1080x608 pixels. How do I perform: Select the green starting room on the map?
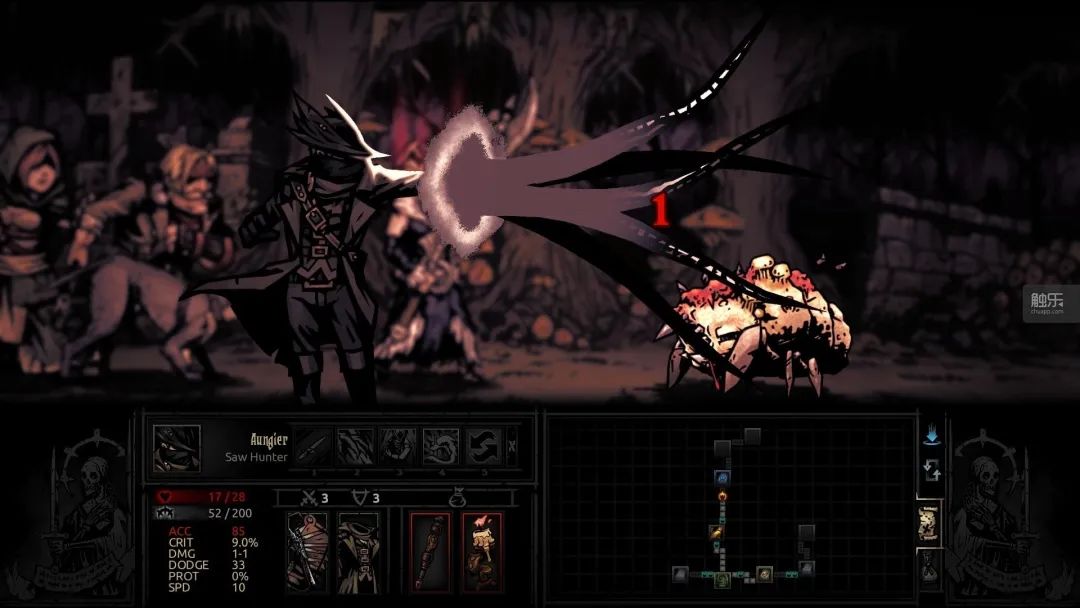point(721,579)
